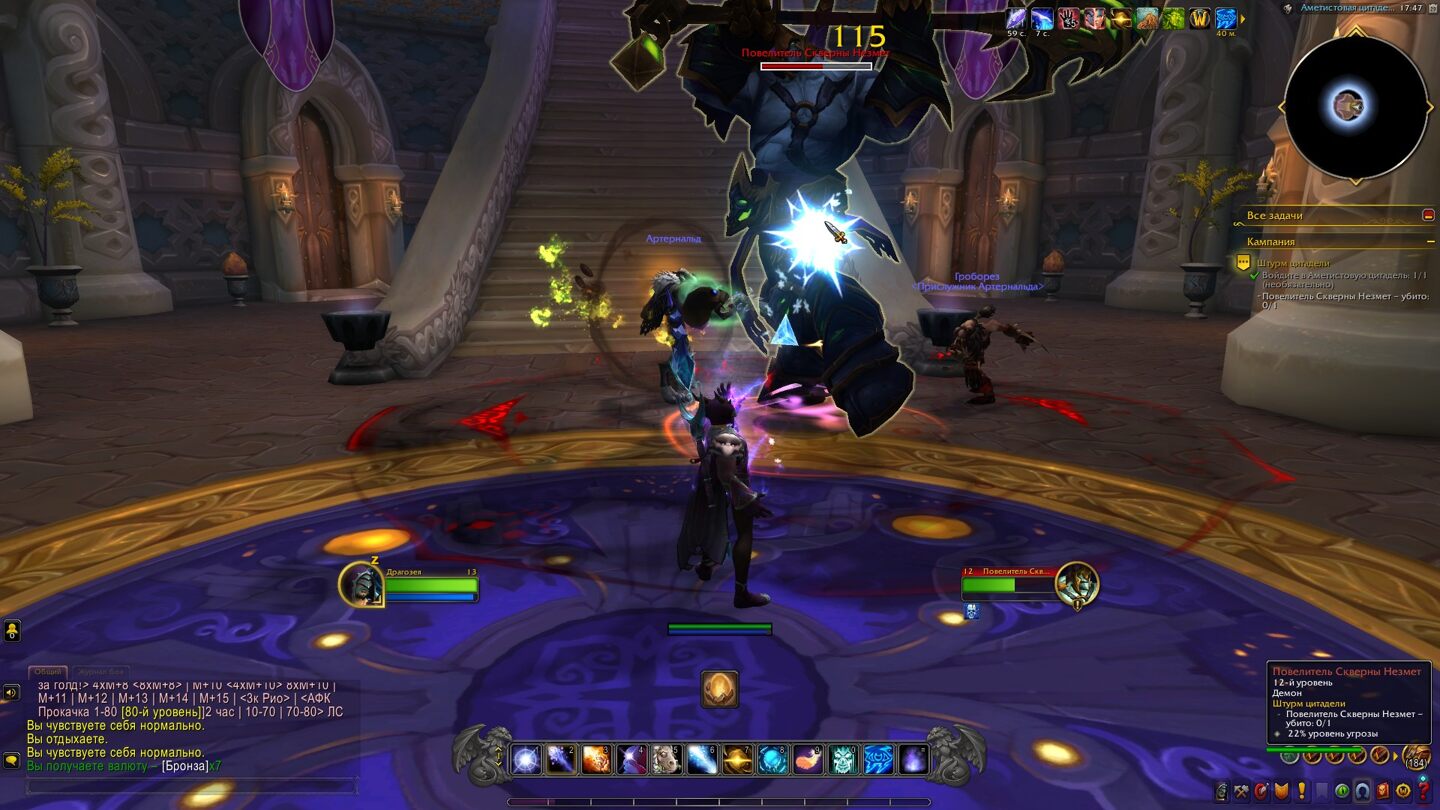Open the main backpack bag with 184 slots
Screen dimensions: 1440x810
click(1415, 756)
